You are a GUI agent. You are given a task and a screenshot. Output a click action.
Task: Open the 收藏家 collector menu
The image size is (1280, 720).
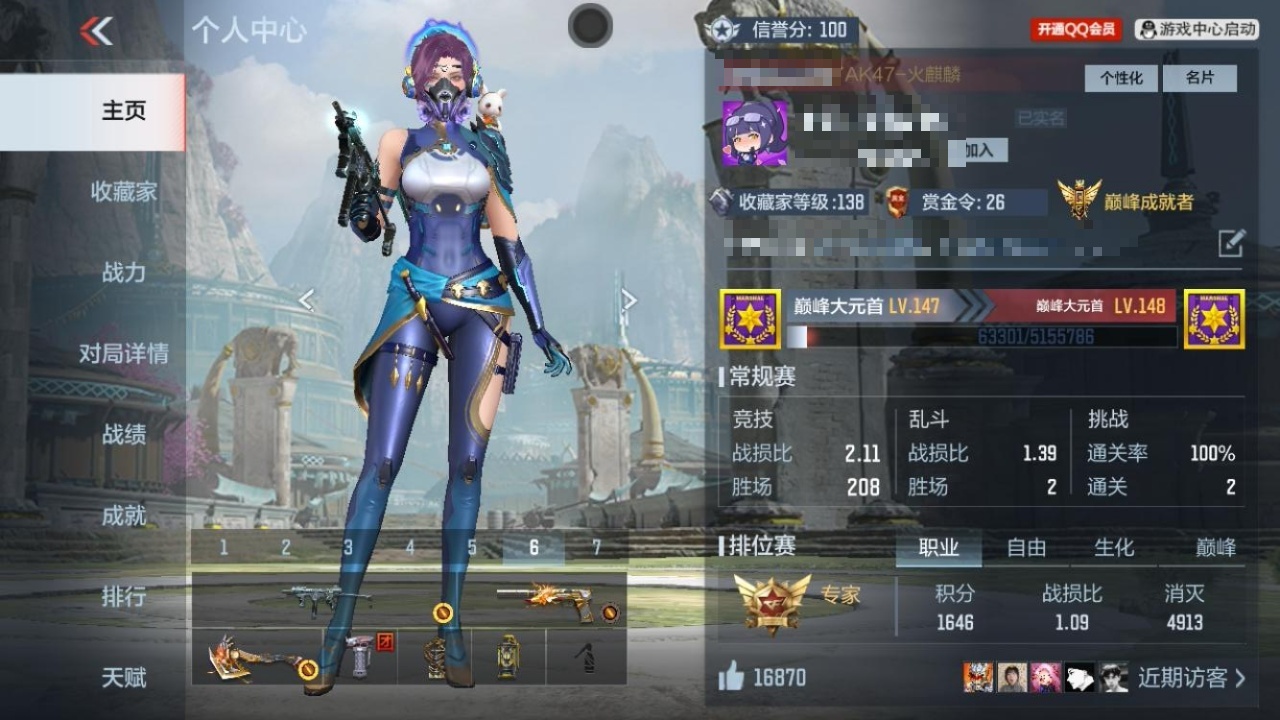[124, 192]
